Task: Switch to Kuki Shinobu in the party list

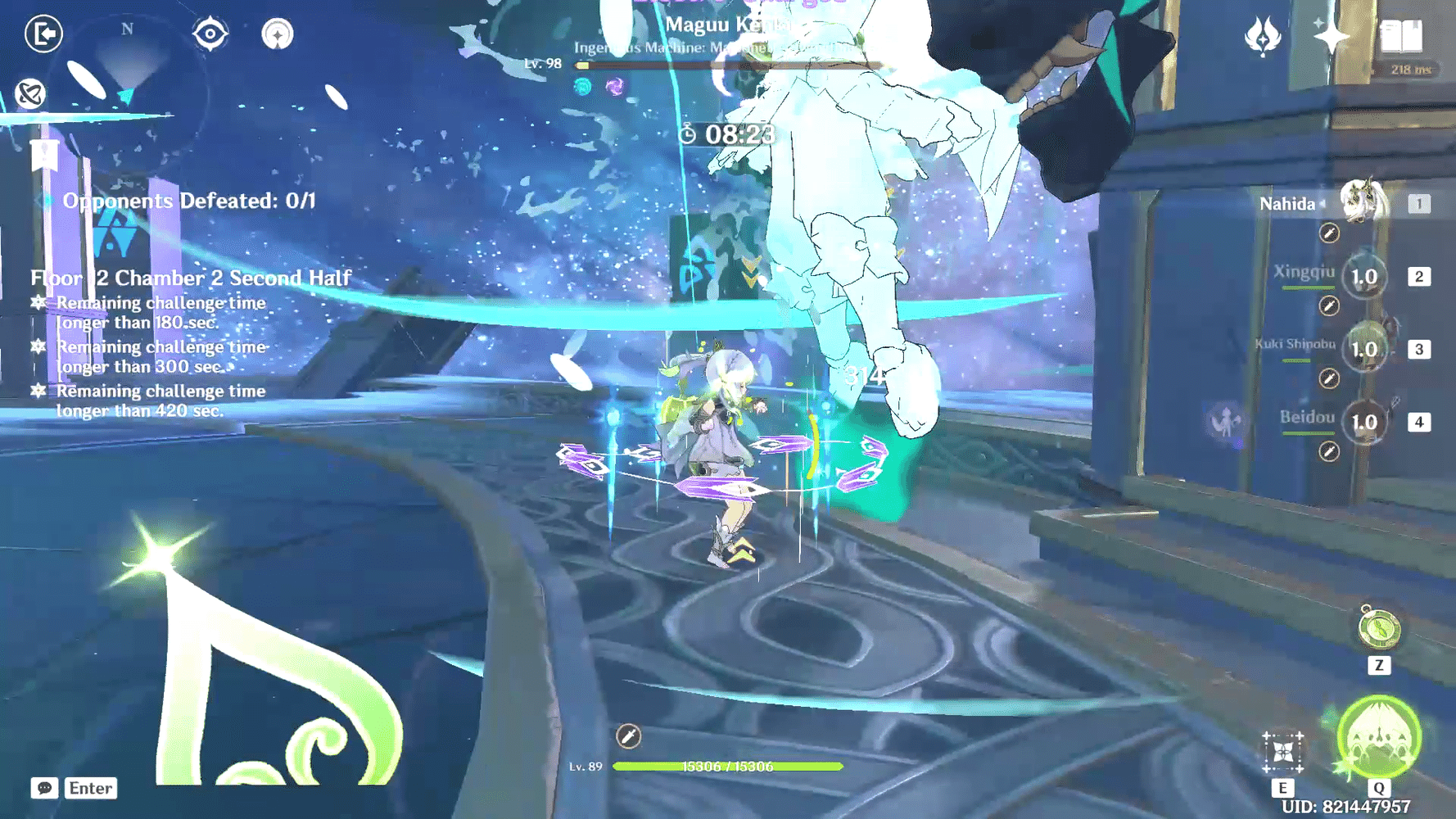Action: tap(1363, 349)
